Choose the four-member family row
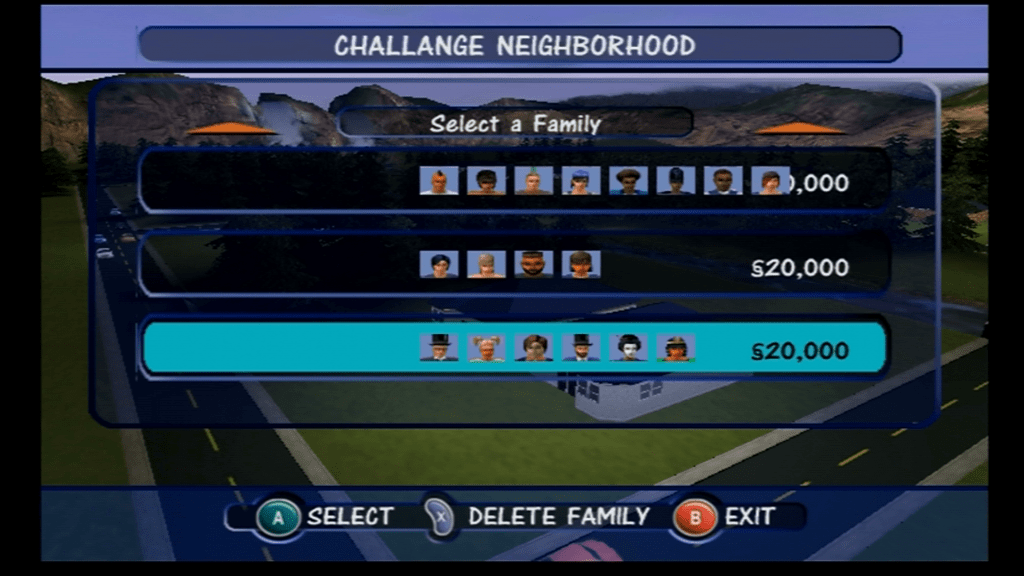 coord(514,265)
